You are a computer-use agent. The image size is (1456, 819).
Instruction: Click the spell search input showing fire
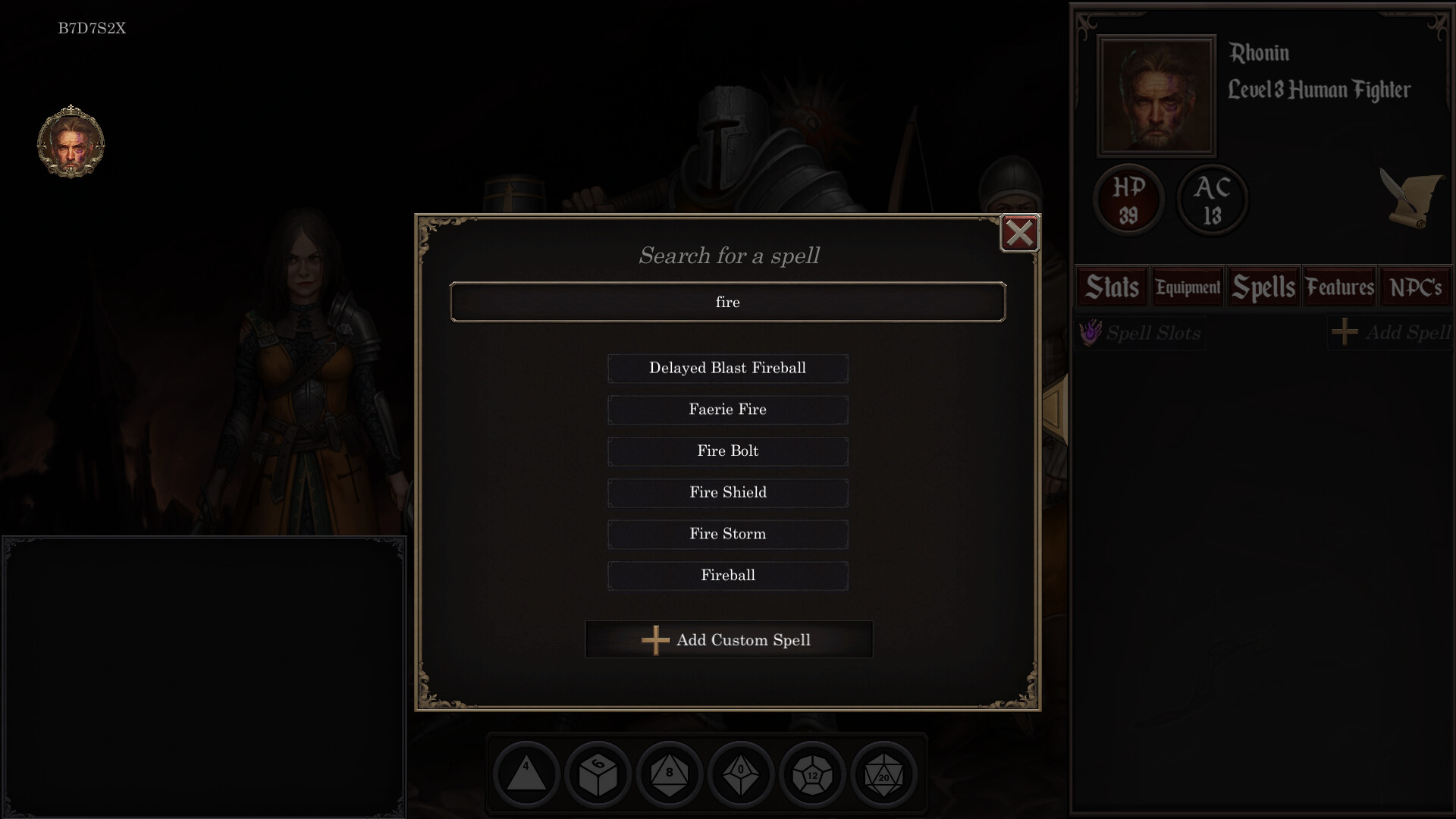727,302
